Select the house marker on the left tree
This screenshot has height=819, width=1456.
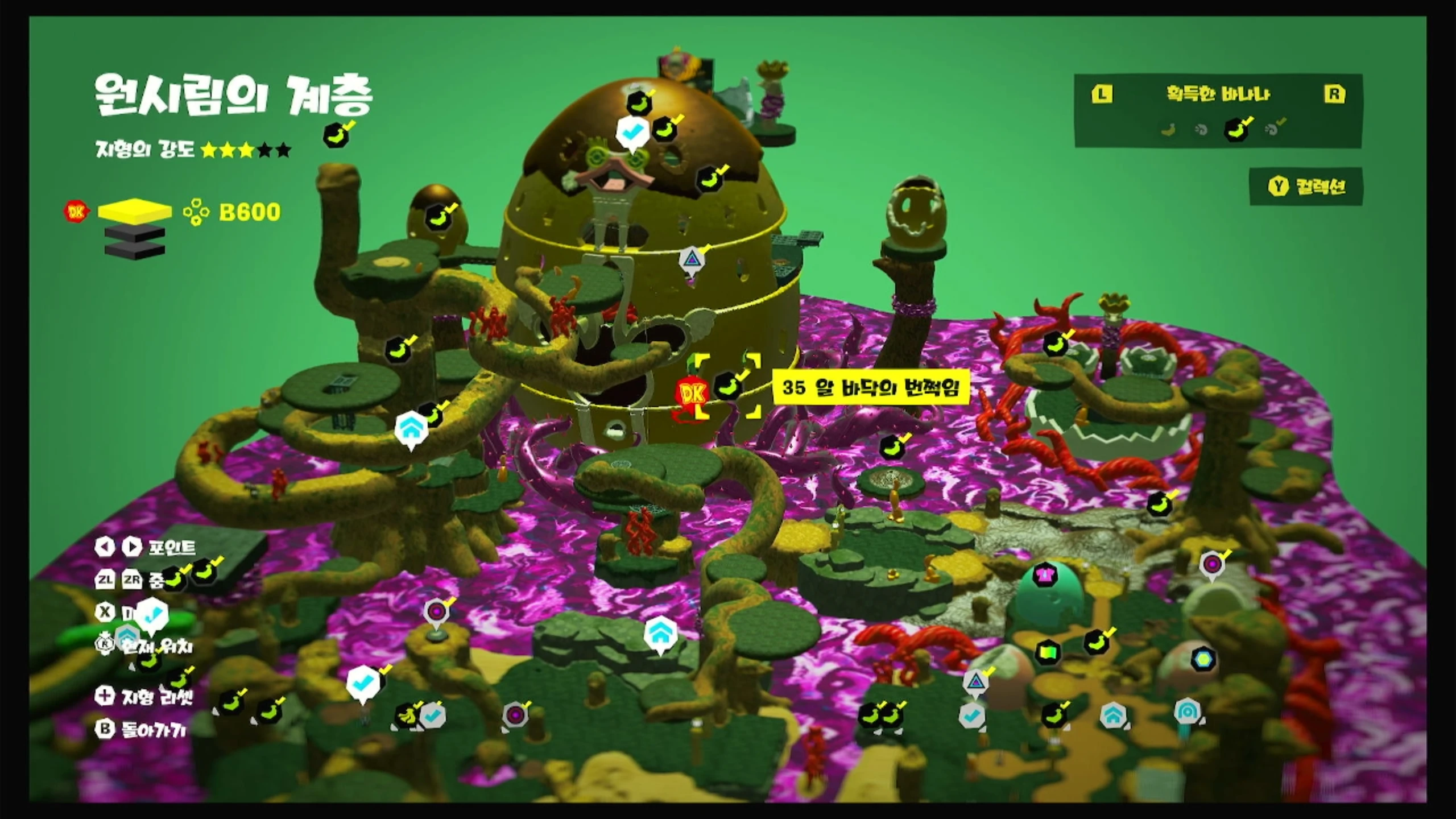[410, 428]
